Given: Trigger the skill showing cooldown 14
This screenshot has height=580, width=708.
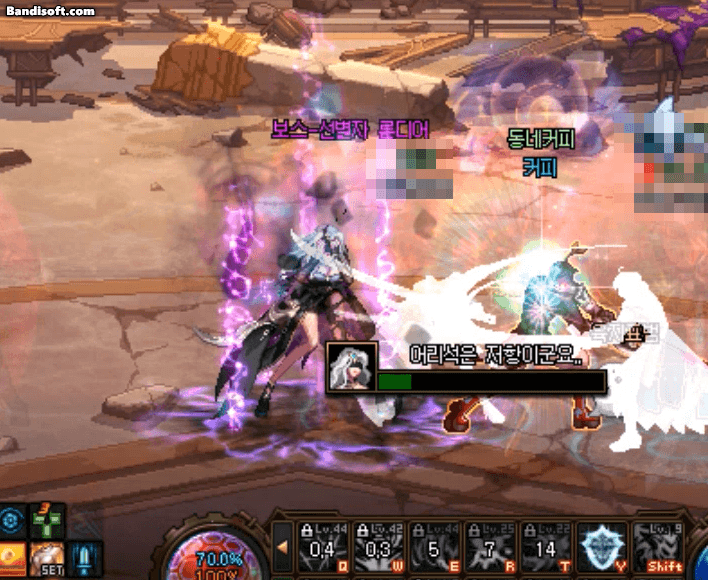Looking at the screenshot, I should pyautogui.click(x=547, y=548).
